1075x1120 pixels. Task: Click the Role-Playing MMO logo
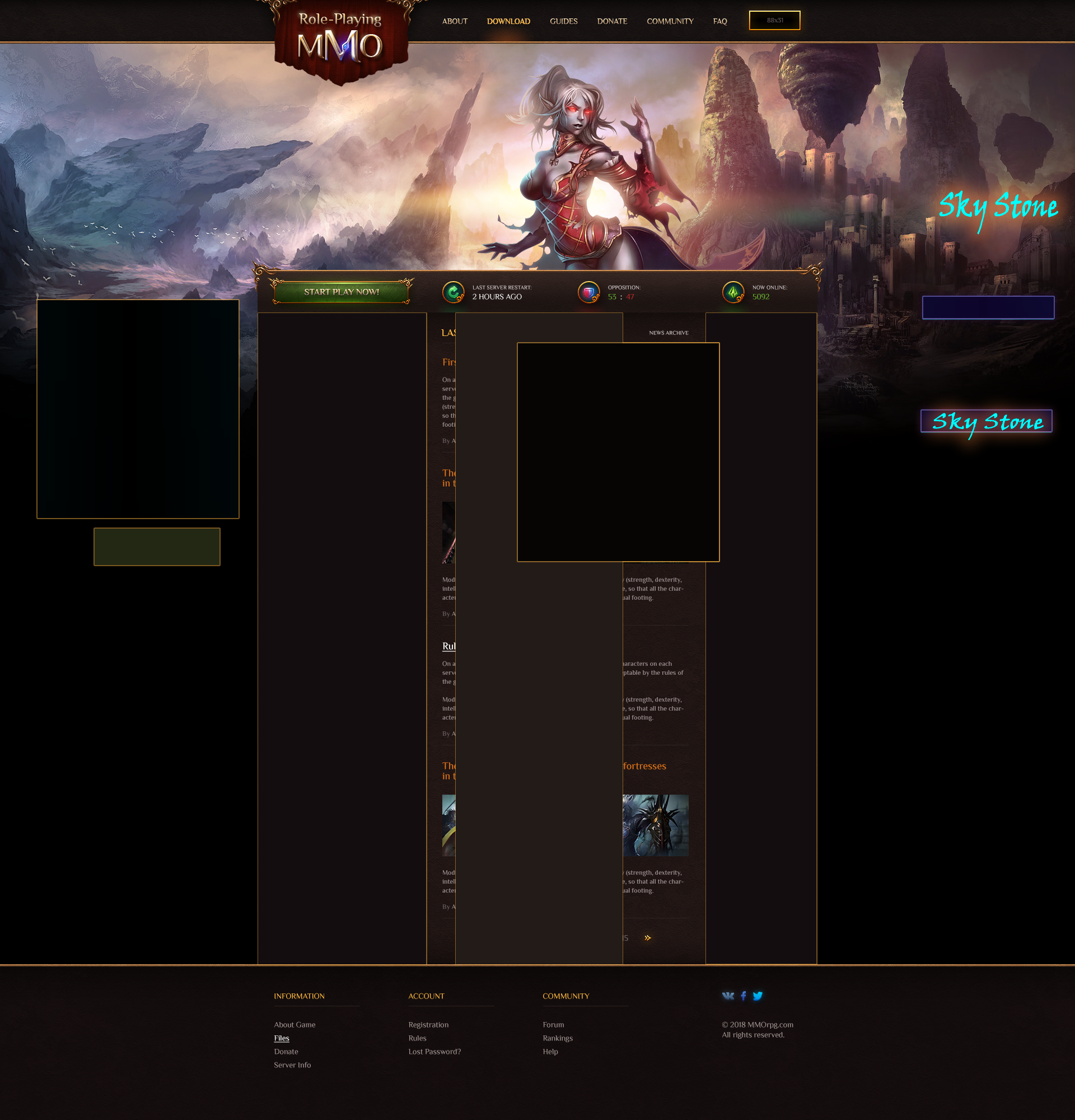[x=340, y=40]
